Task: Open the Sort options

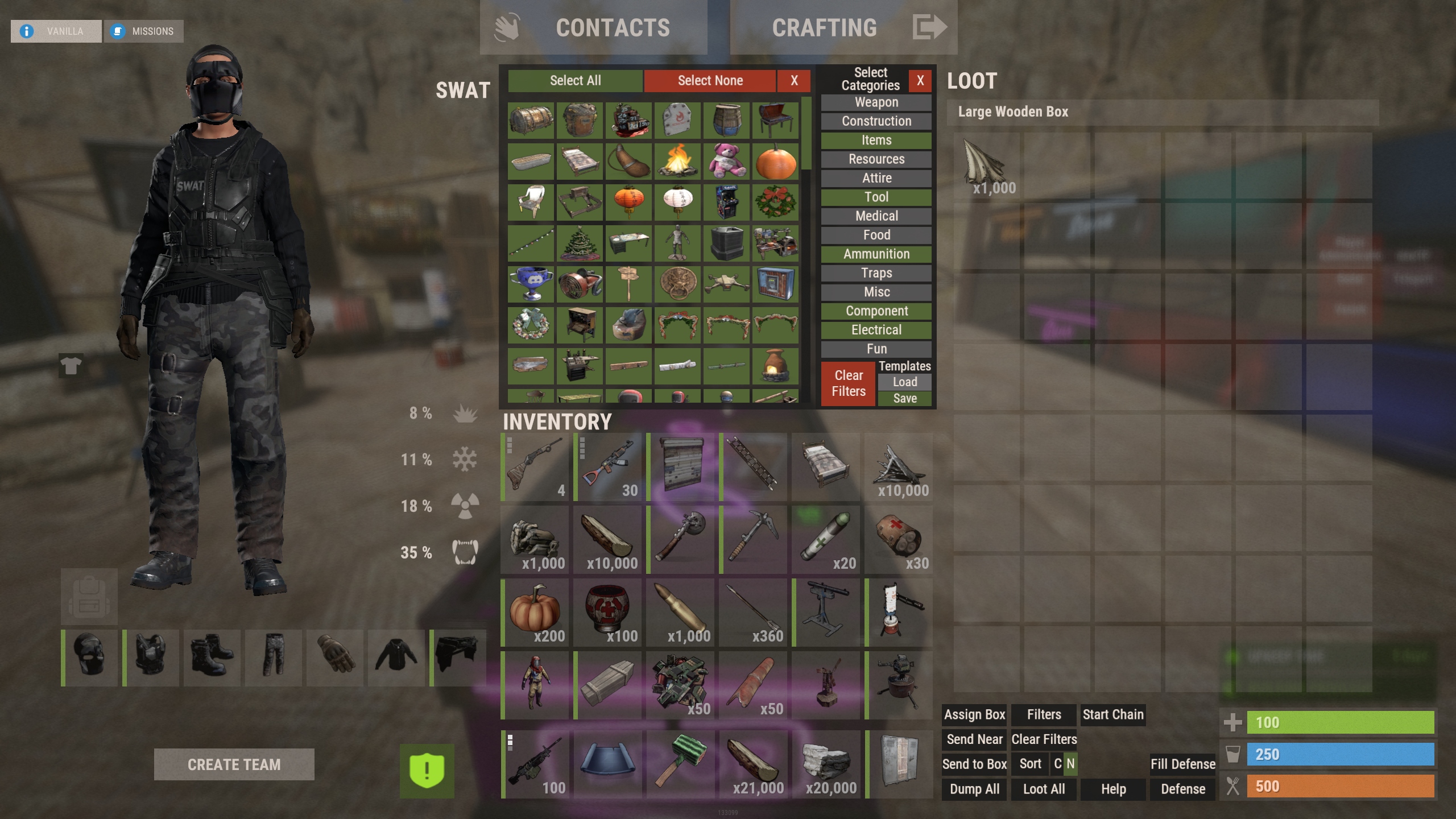Action: coord(1029,764)
